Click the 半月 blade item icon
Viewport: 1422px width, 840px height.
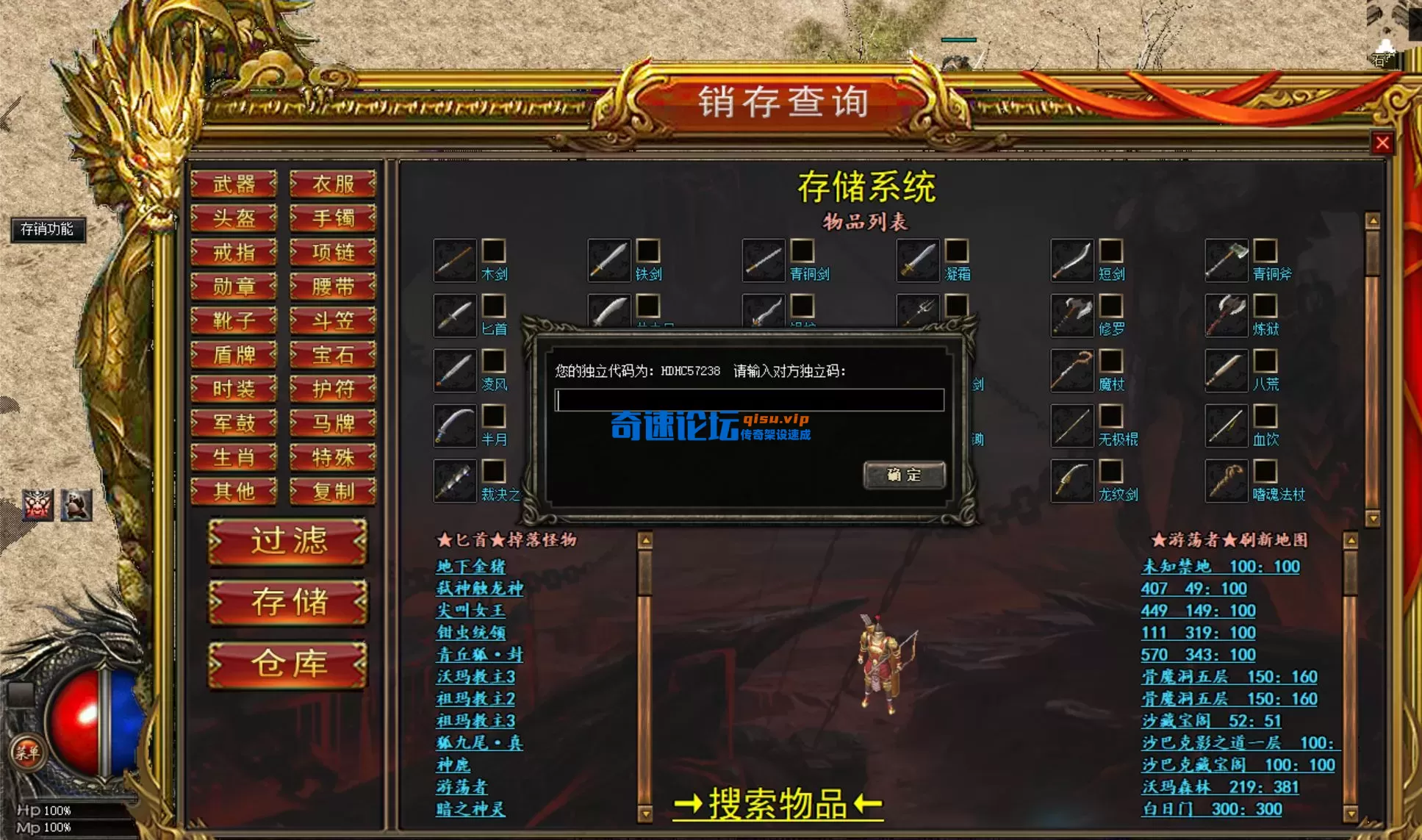pos(453,426)
